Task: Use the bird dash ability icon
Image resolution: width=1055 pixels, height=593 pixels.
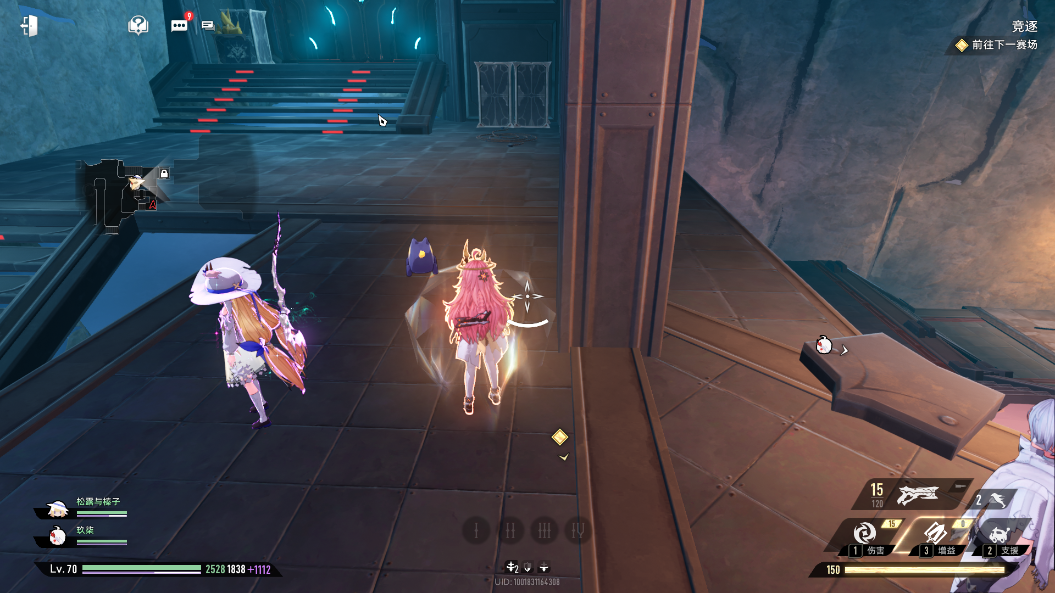Action: pyautogui.click(x=996, y=498)
